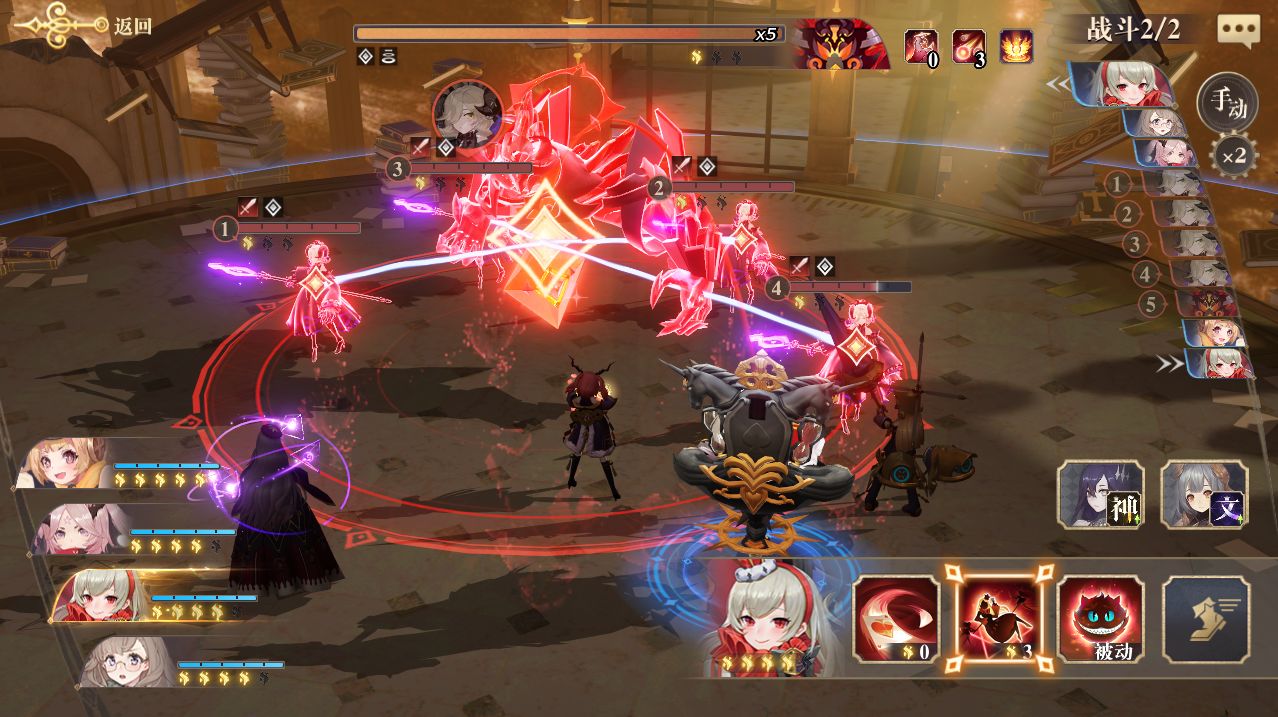Select the active red-ribbon party member portrait
Screen dimensions: 1278x717
point(100,596)
